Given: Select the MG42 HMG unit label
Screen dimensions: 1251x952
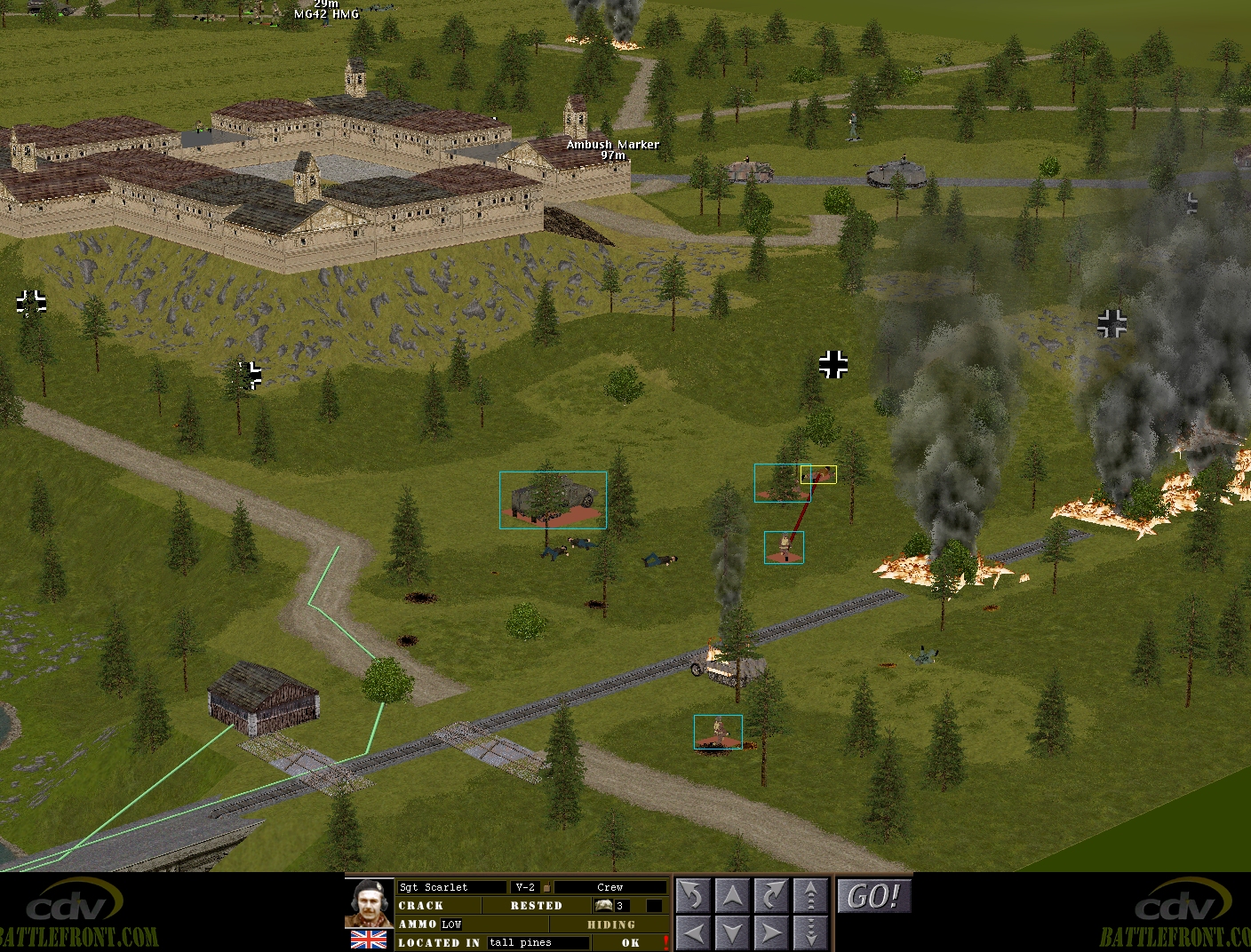Looking at the screenshot, I should (x=326, y=14).
